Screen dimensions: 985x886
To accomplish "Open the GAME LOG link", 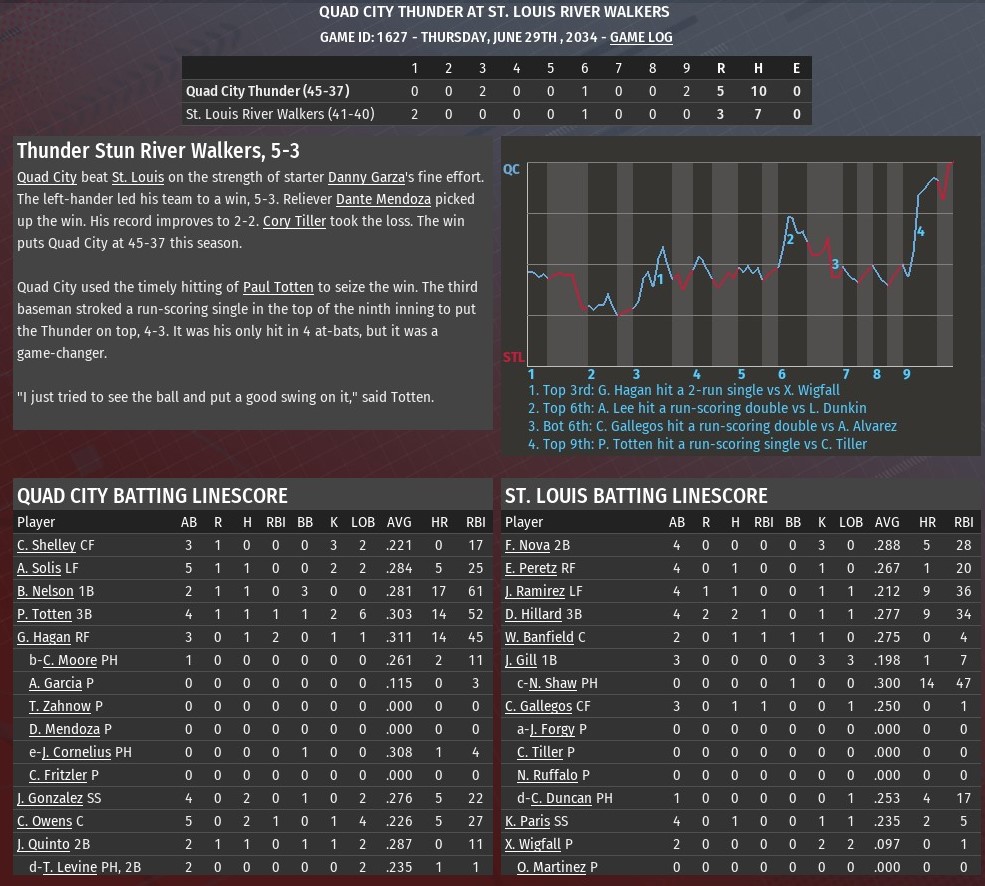I will click(x=641, y=37).
